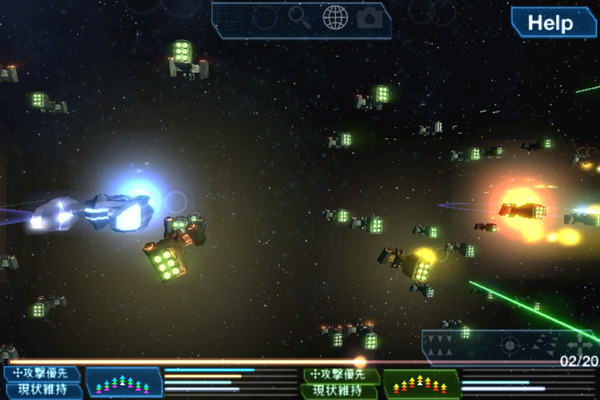
Task: Toggle the grid view icon
Action: (231, 17)
